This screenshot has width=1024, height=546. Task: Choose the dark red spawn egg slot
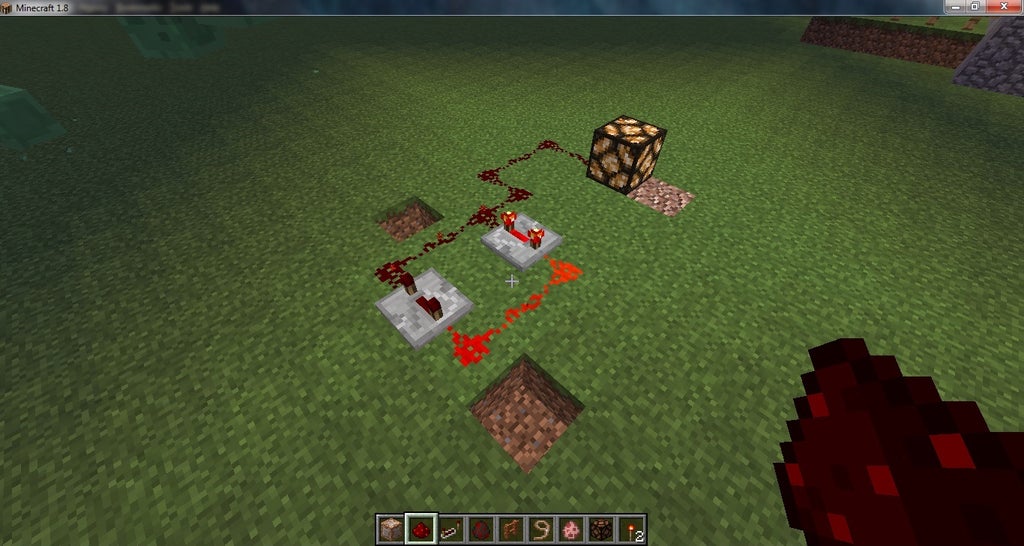tap(482, 529)
